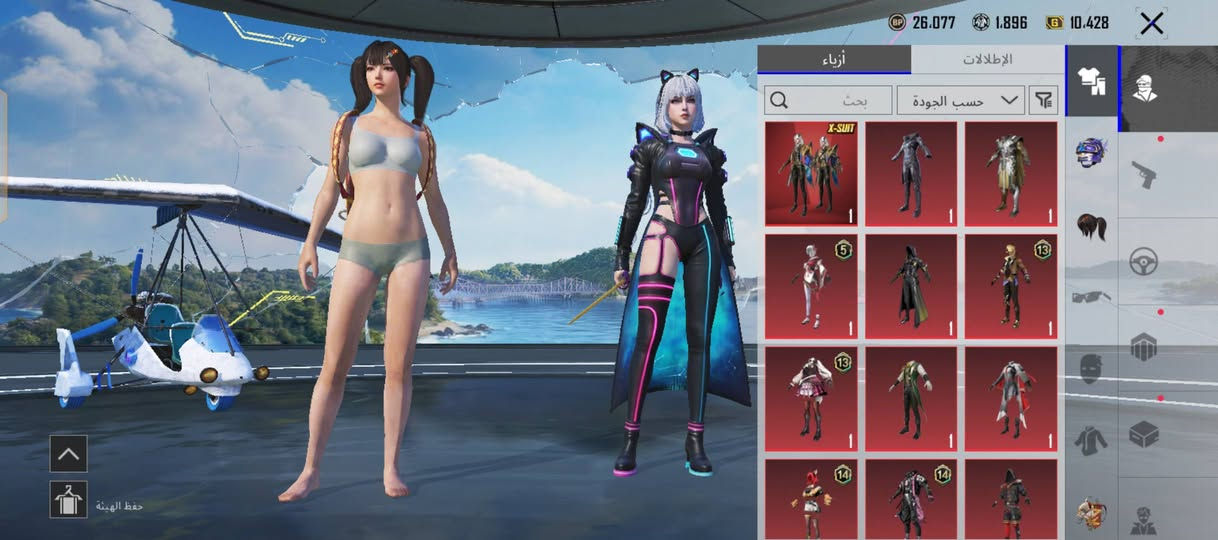The width and height of the screenshot is (1218, 540).
Task: Open the steering wheel vehicle section
Action: pos(1144,262)
